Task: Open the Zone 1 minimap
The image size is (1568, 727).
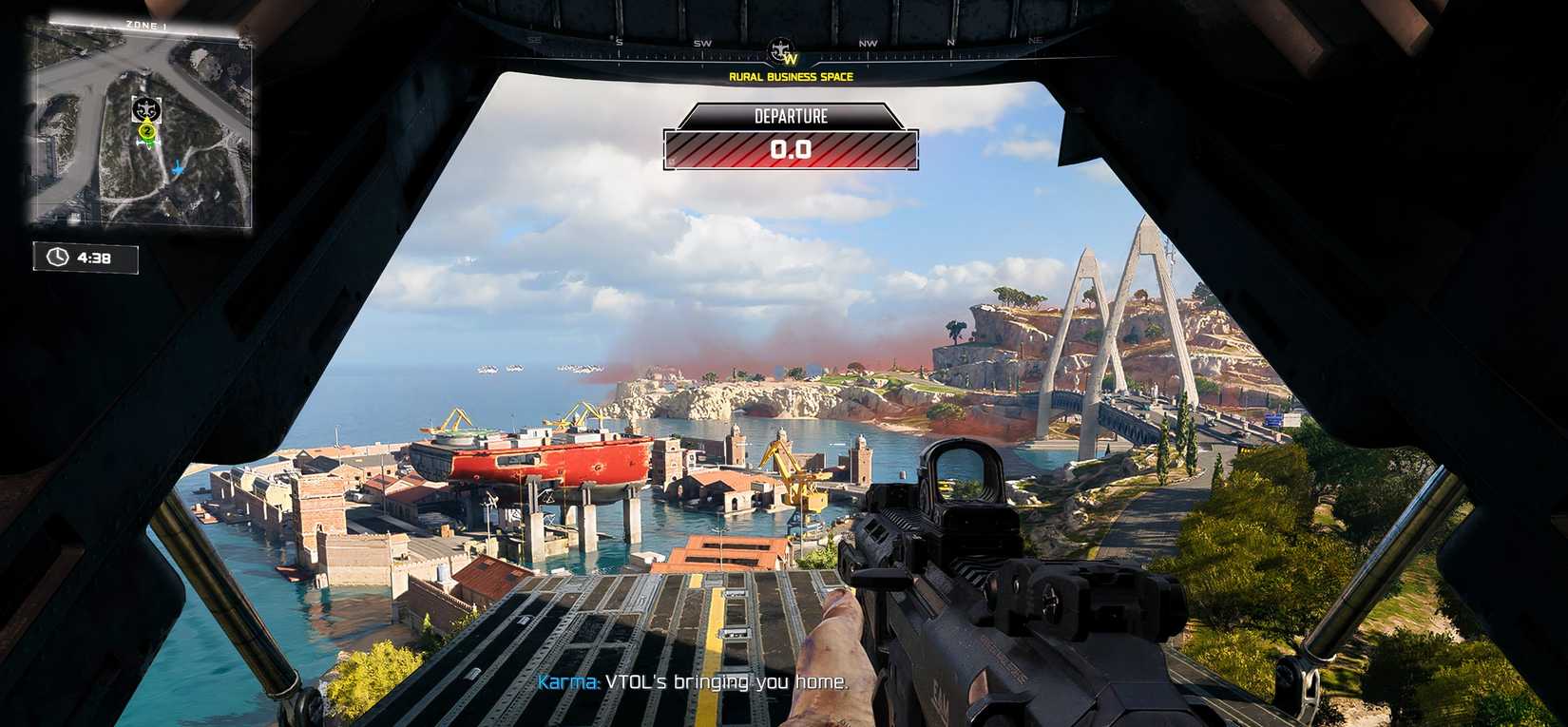Action: pos(143,124)
